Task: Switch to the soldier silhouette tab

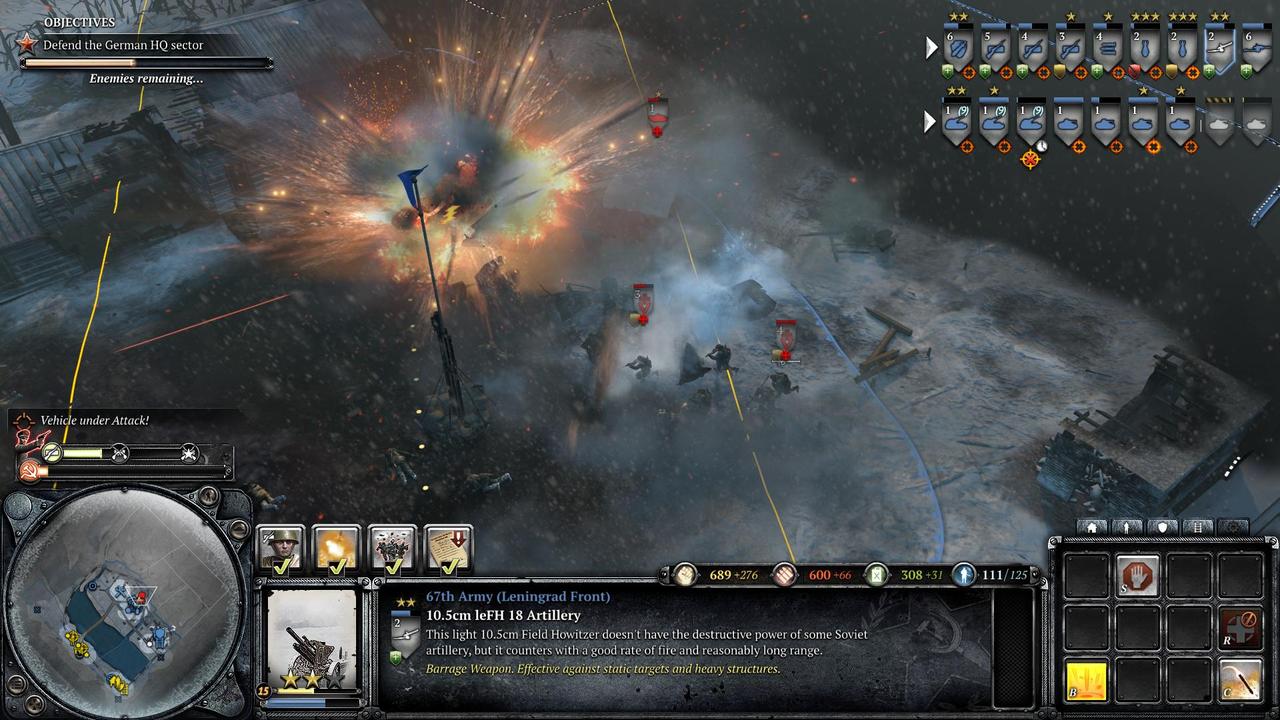Action: (1127, 527)
